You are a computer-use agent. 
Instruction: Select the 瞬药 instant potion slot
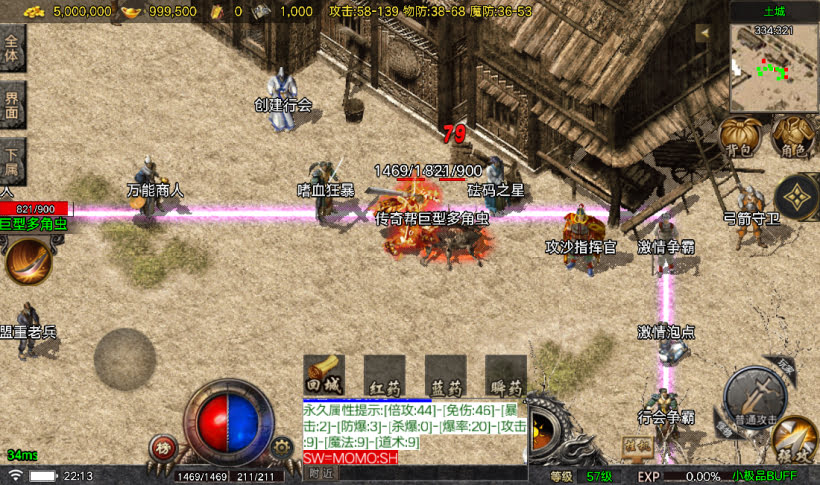click(506, 376)
